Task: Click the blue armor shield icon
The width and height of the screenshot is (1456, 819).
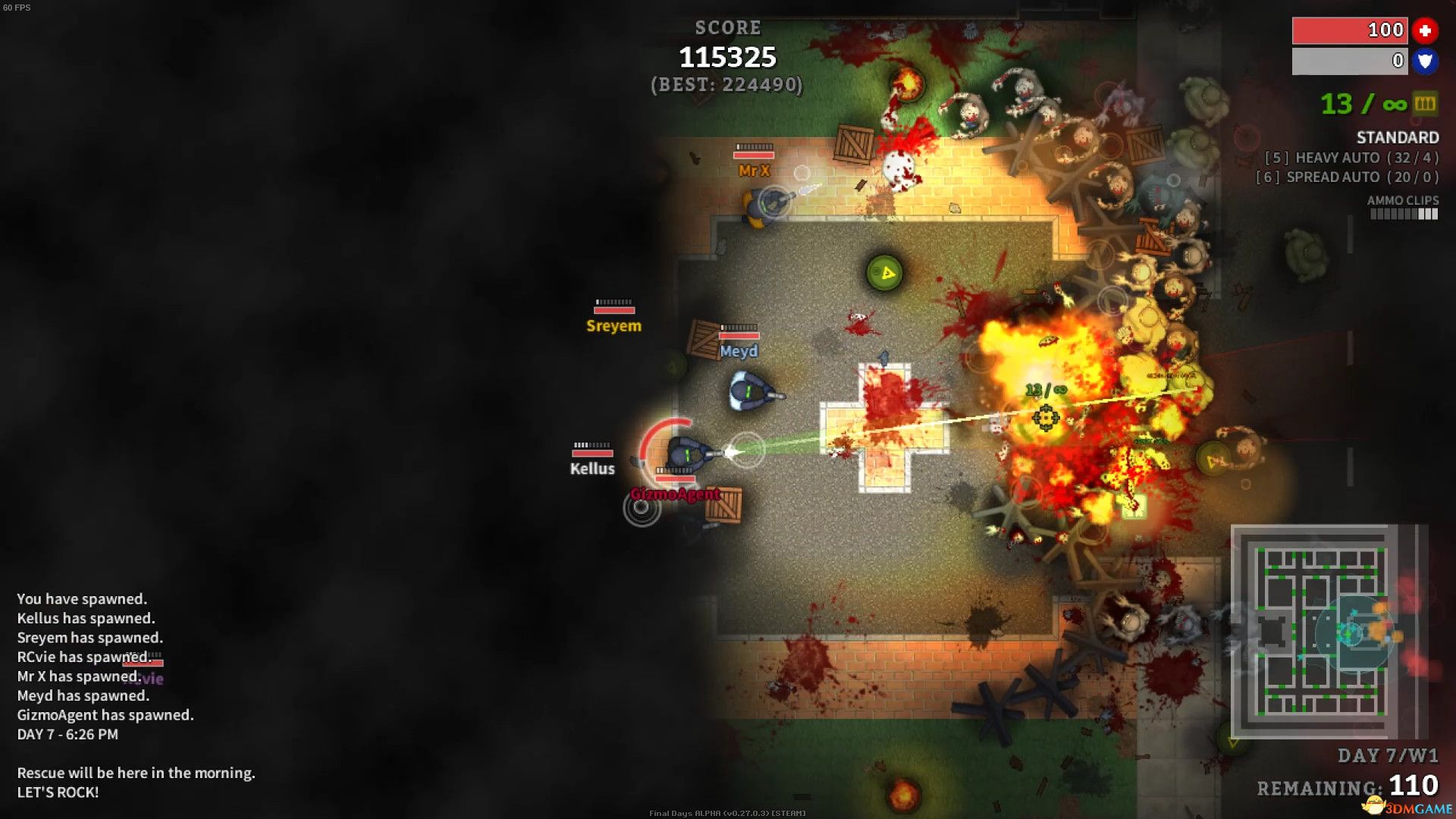Action: point(1425,61)
